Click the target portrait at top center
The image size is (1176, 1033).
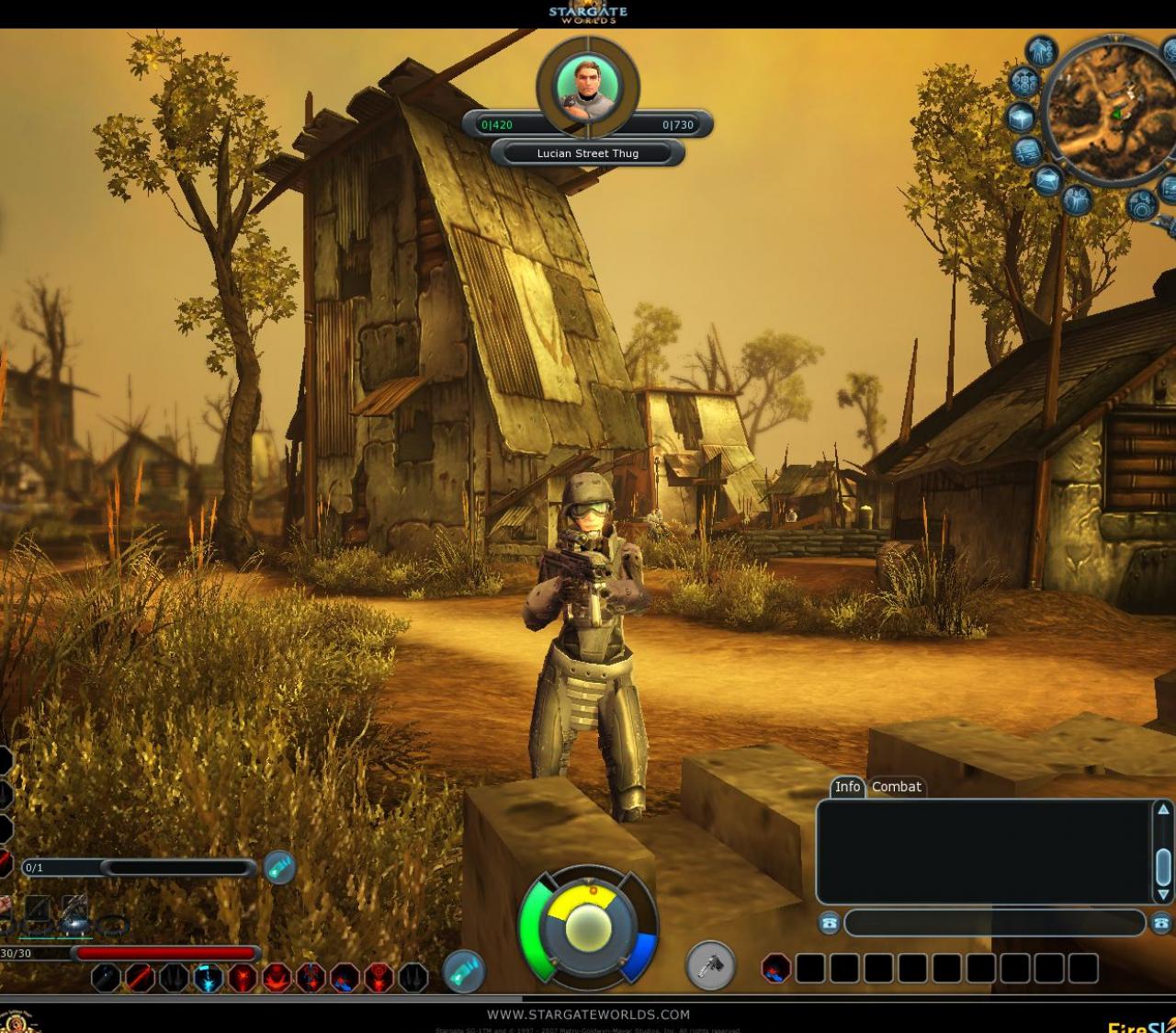coord(586,87)
